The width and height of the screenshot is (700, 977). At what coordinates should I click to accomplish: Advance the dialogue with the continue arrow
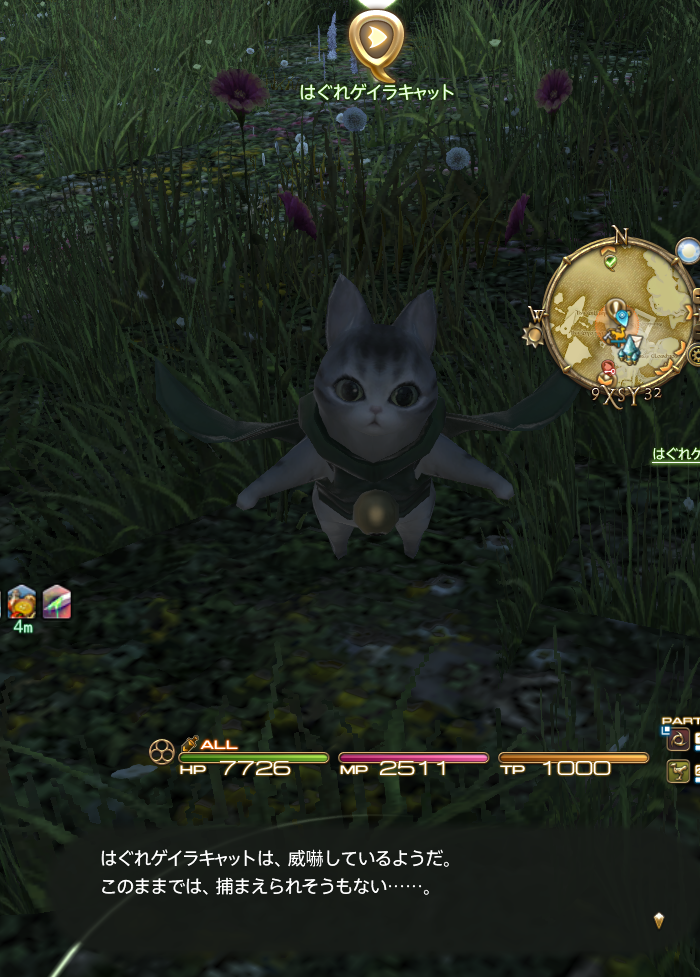[x=658, y=920]
